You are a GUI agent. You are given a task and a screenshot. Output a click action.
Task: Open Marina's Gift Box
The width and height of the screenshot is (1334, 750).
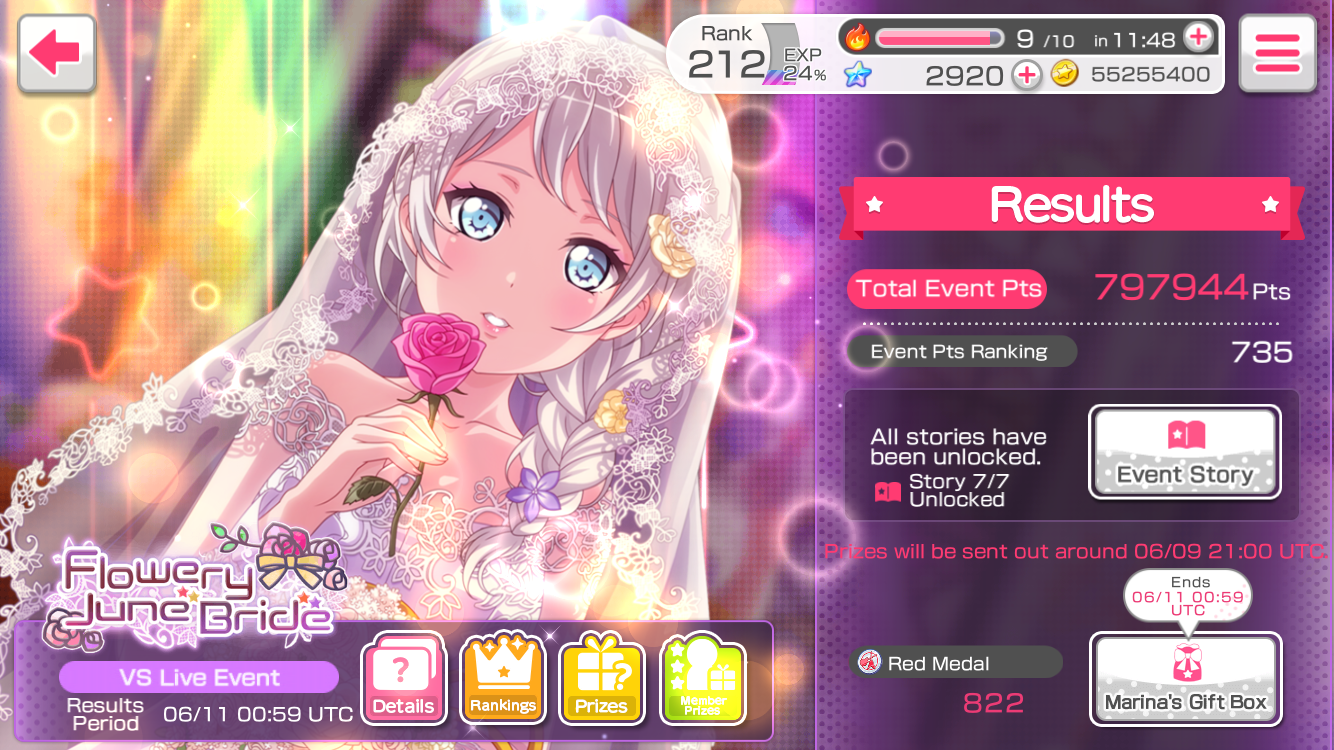coord(1185,679)
